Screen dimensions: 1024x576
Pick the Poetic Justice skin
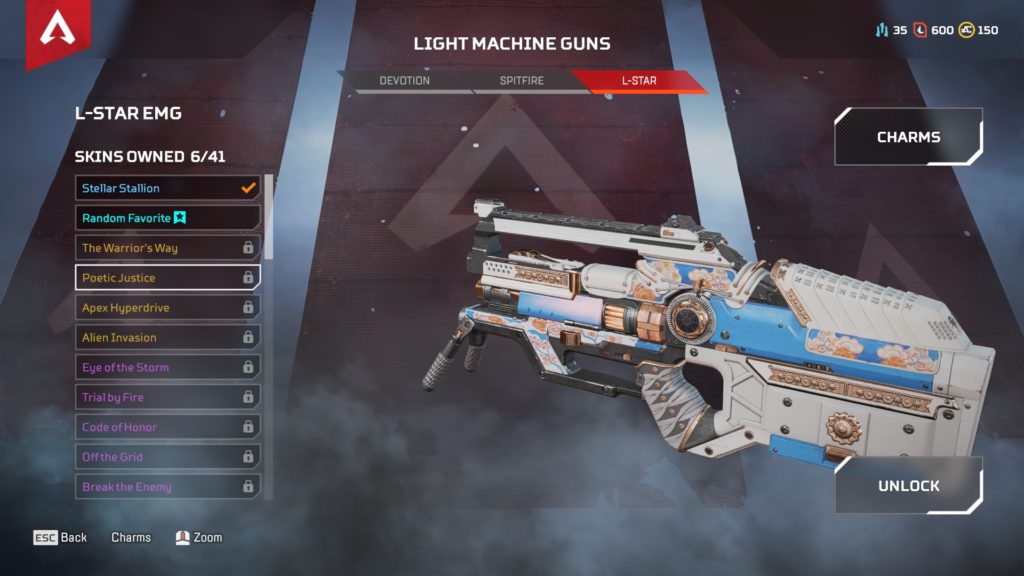click(x=167, y=278)
